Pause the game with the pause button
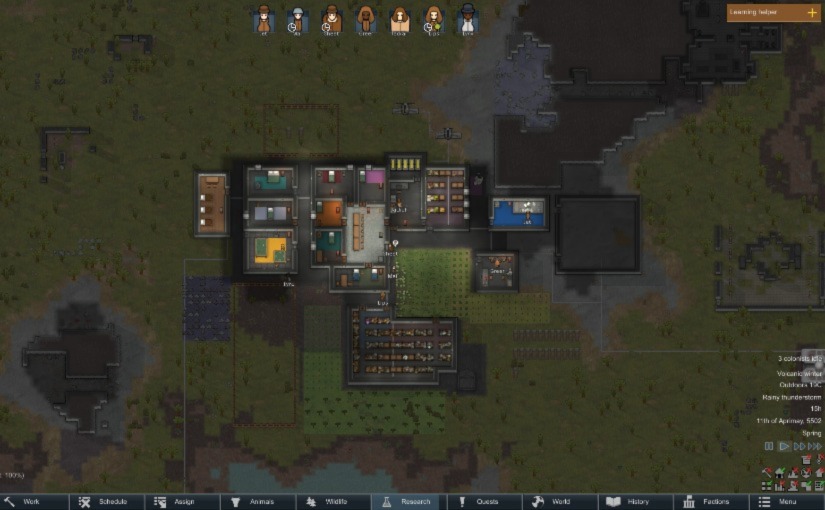Image resolution: width=825 pixels, height=510 pixels. tap(769, 446)
